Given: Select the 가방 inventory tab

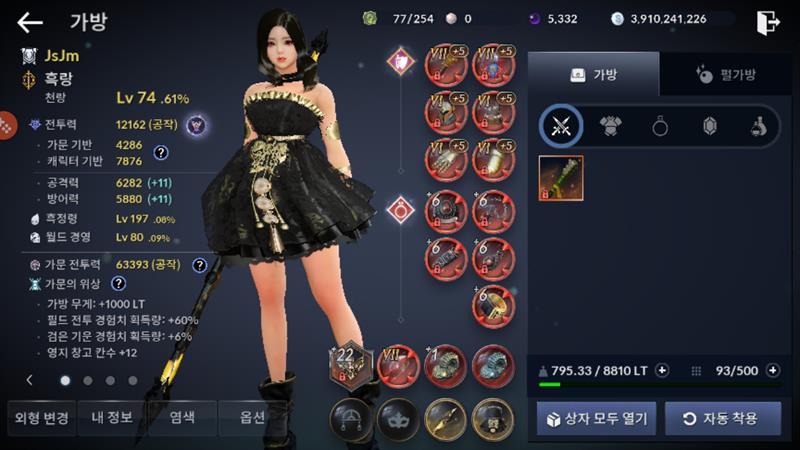Looking at the screenshot, I should point(594,74).
